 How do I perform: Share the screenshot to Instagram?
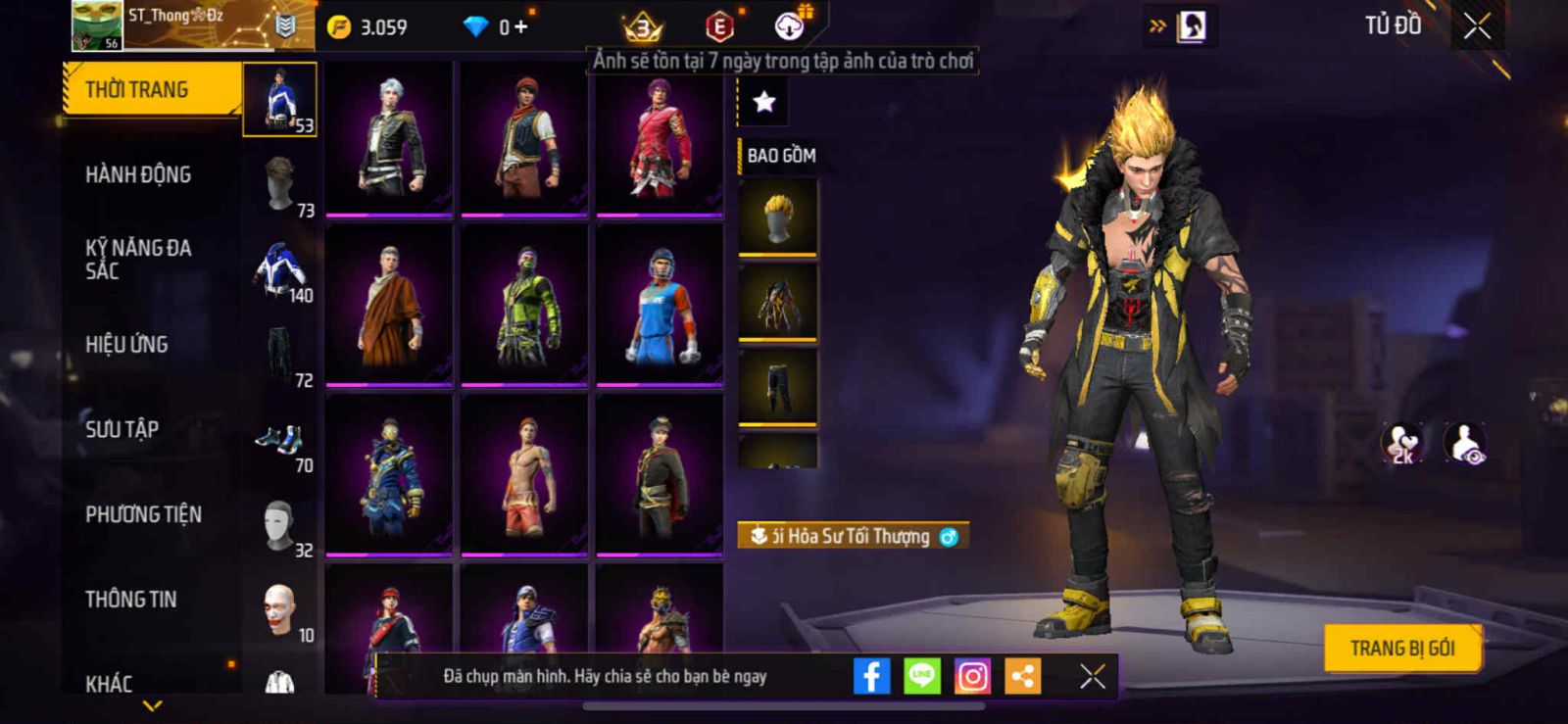pyautogui.click(x=972, y=676)
